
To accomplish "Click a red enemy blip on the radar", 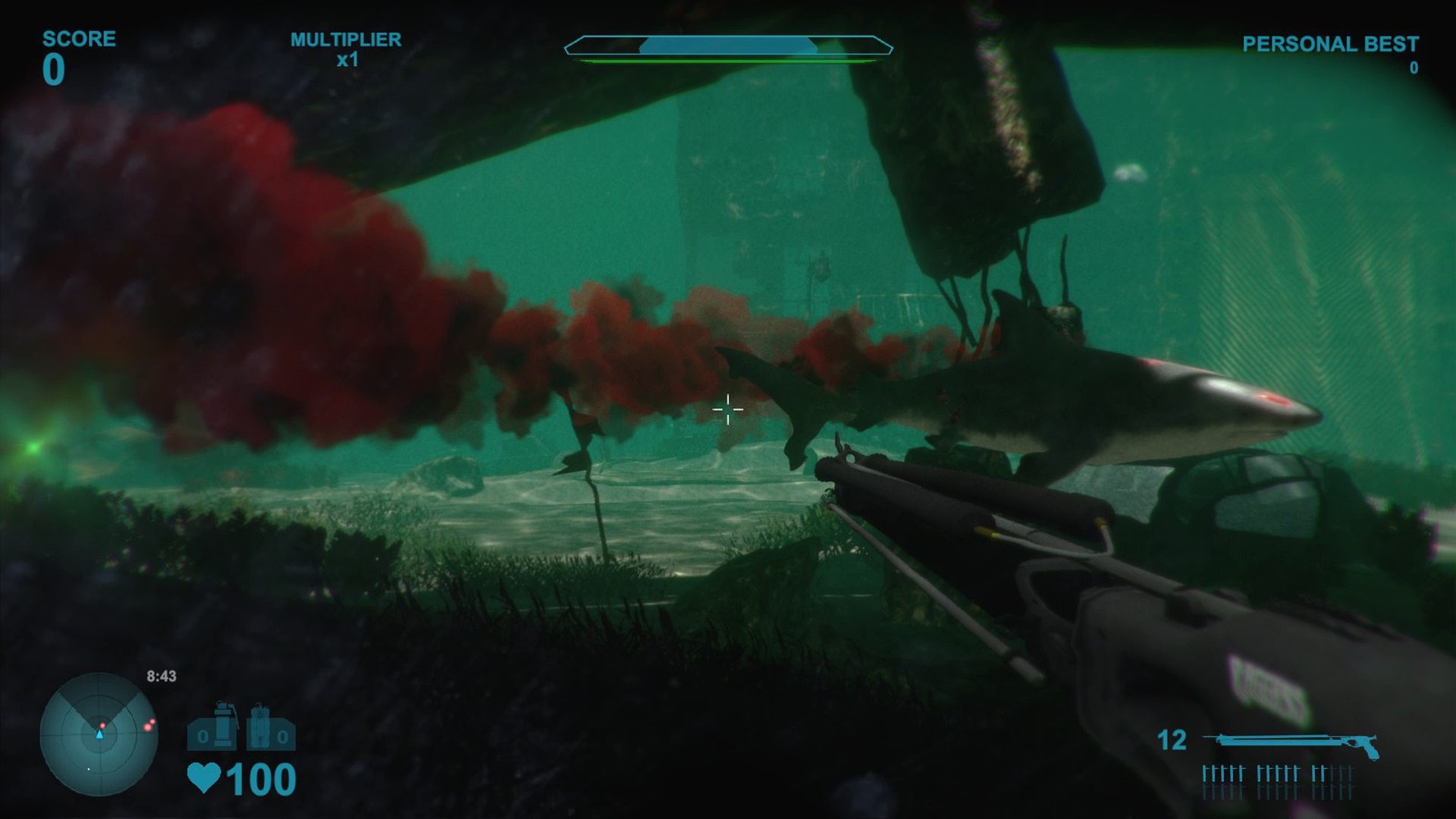I will 147,728.
